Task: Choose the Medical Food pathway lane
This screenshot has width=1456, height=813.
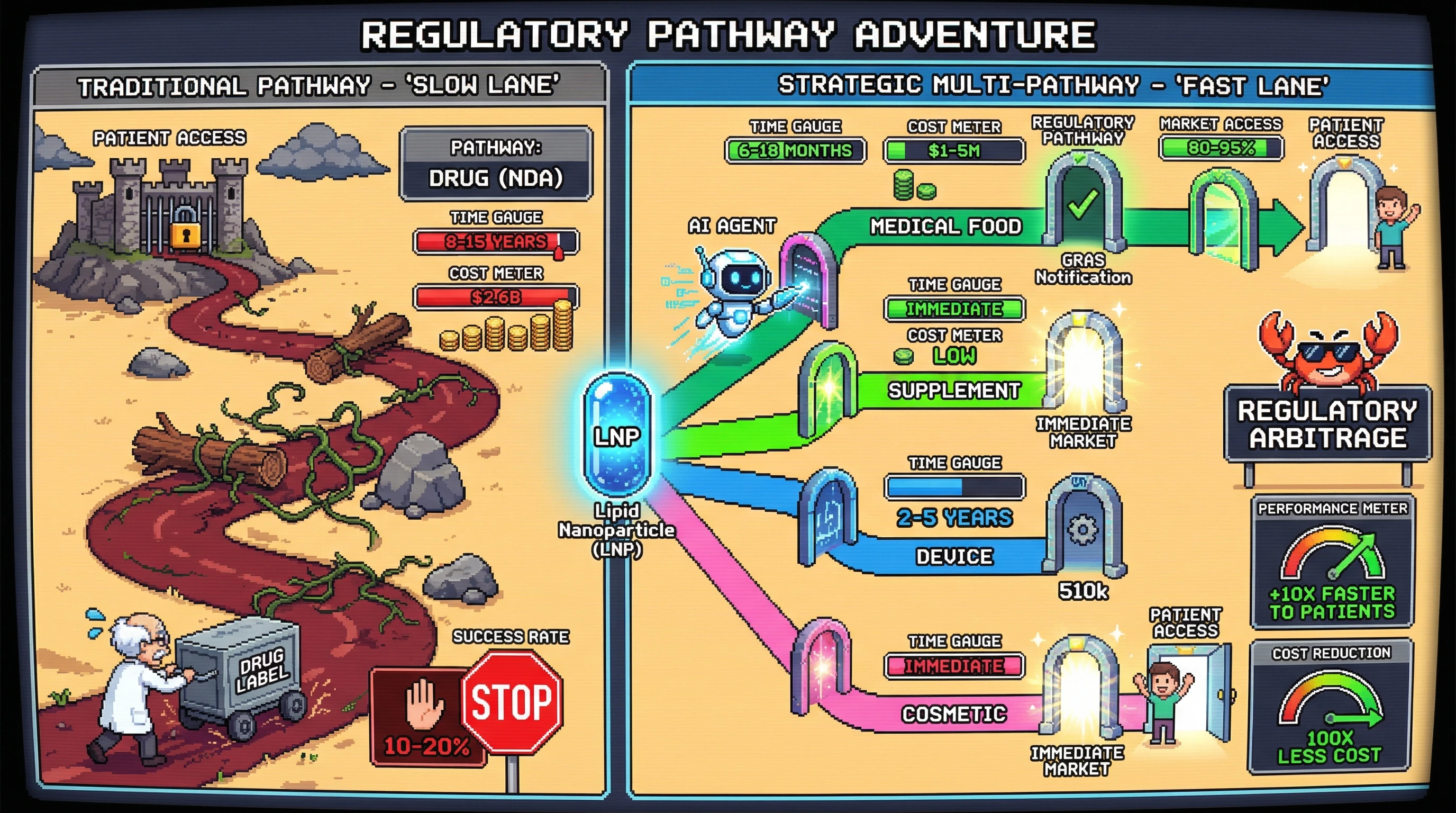Action: pos(945,227)
